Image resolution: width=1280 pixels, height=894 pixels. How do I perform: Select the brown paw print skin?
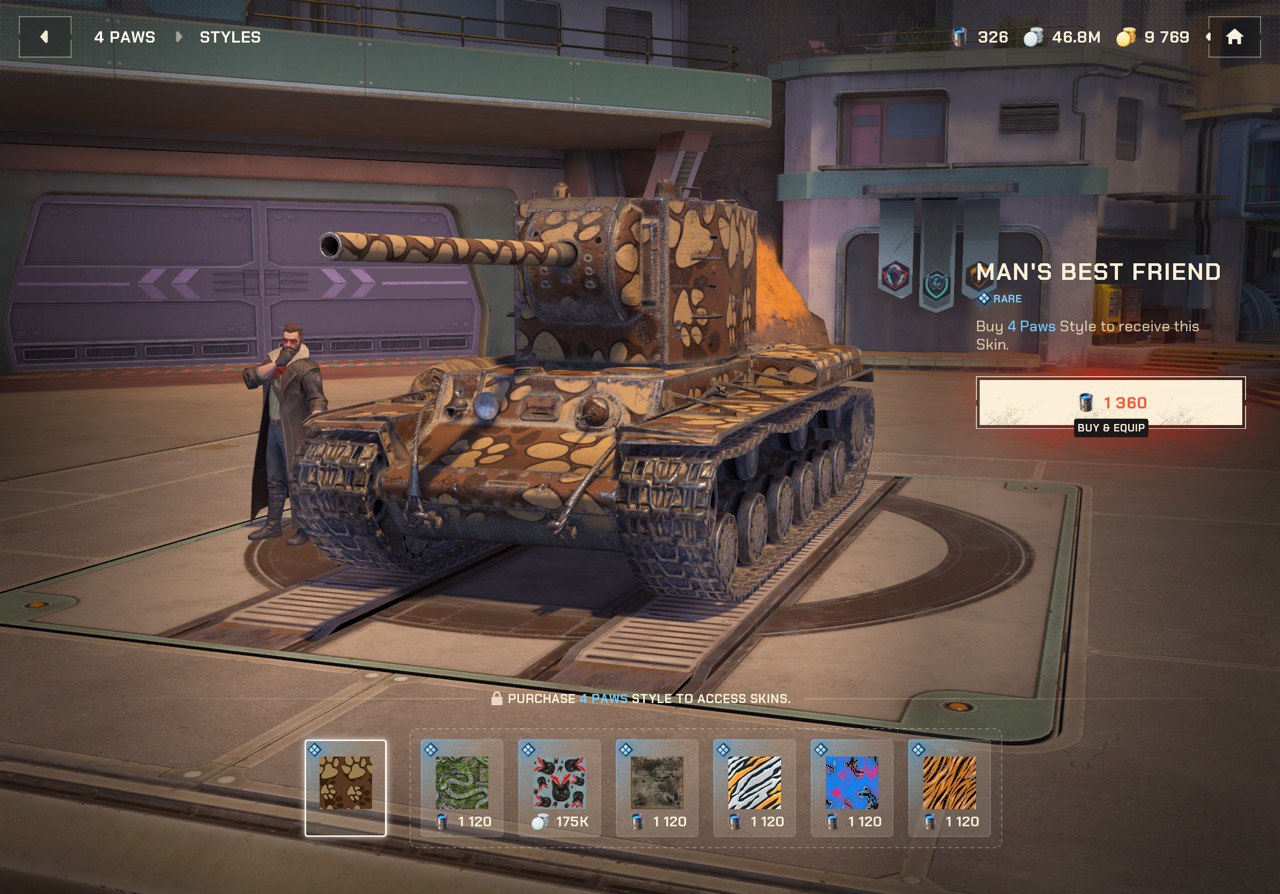coord(346,787)
